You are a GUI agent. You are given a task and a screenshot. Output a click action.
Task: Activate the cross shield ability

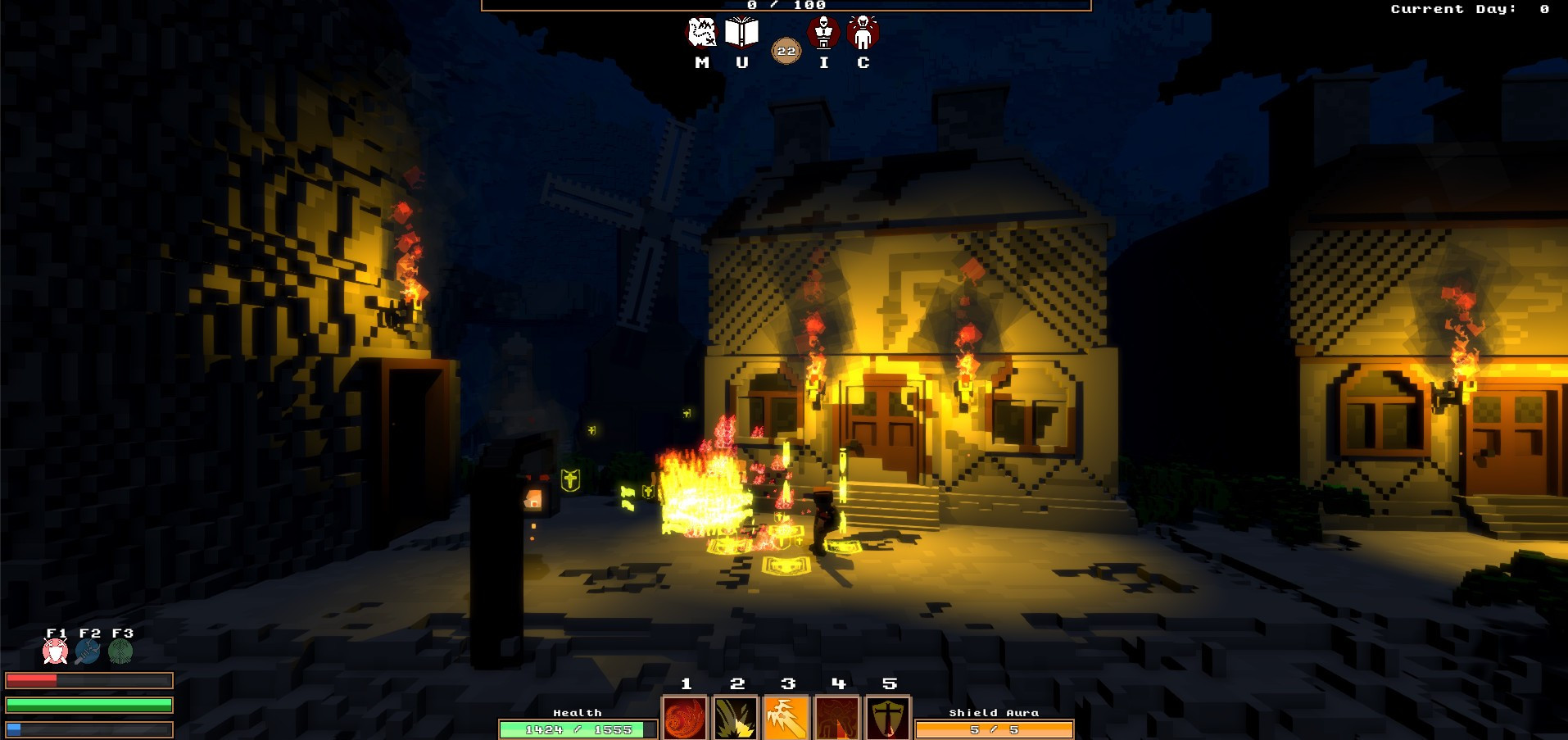coord(888,718)
